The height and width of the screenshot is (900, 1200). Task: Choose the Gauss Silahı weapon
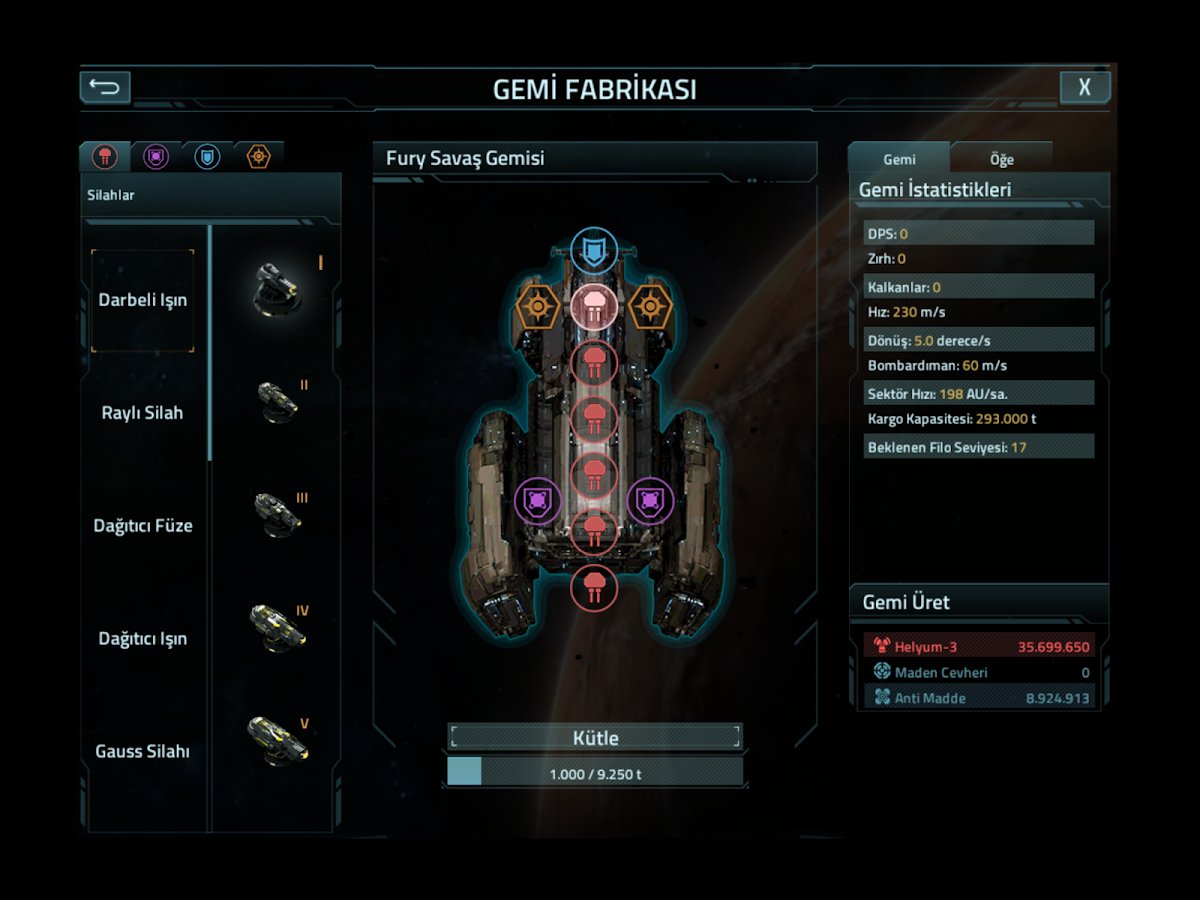tap(143, 751)
